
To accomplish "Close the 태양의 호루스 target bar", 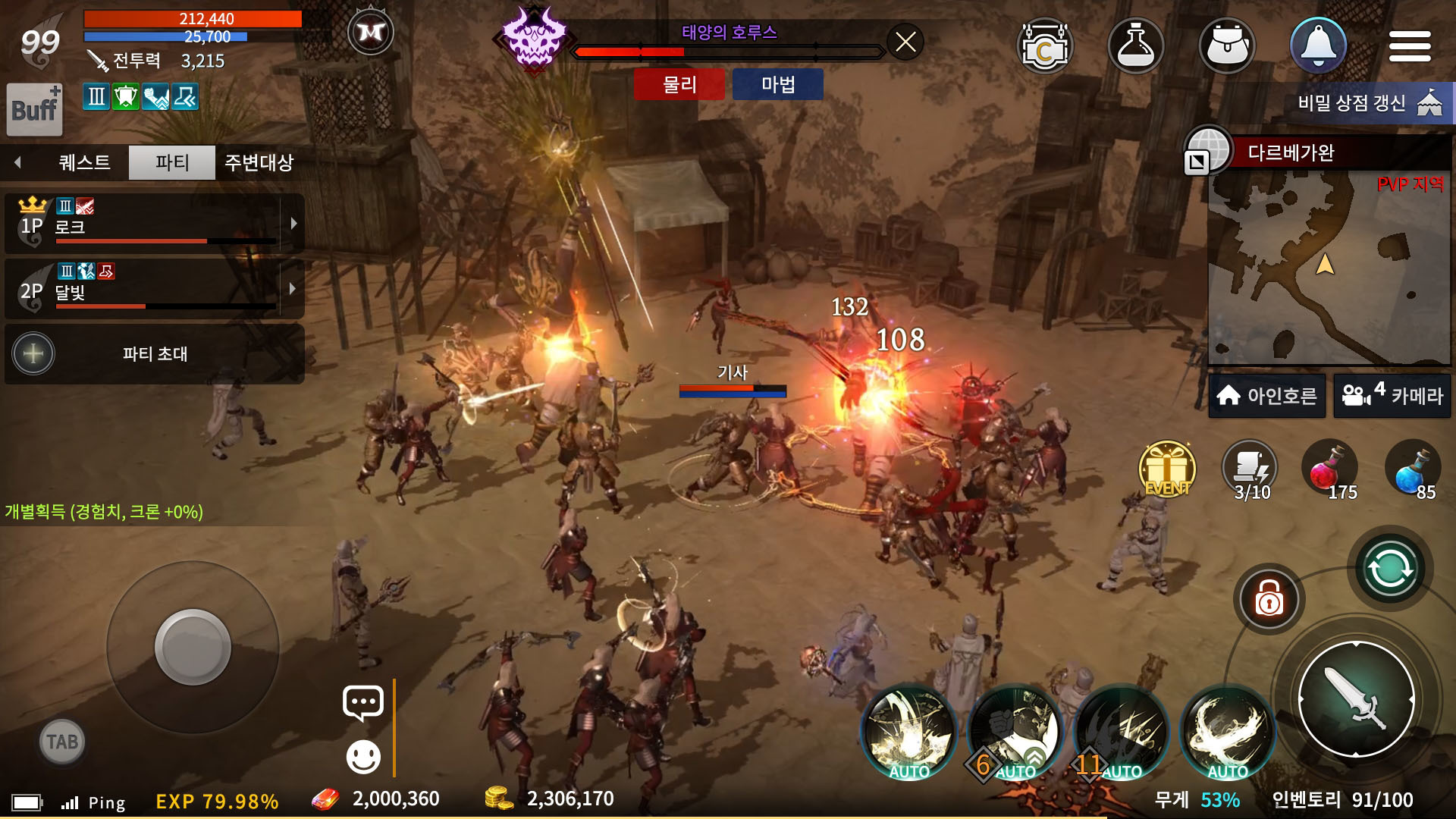I will [x=905, y=42].
